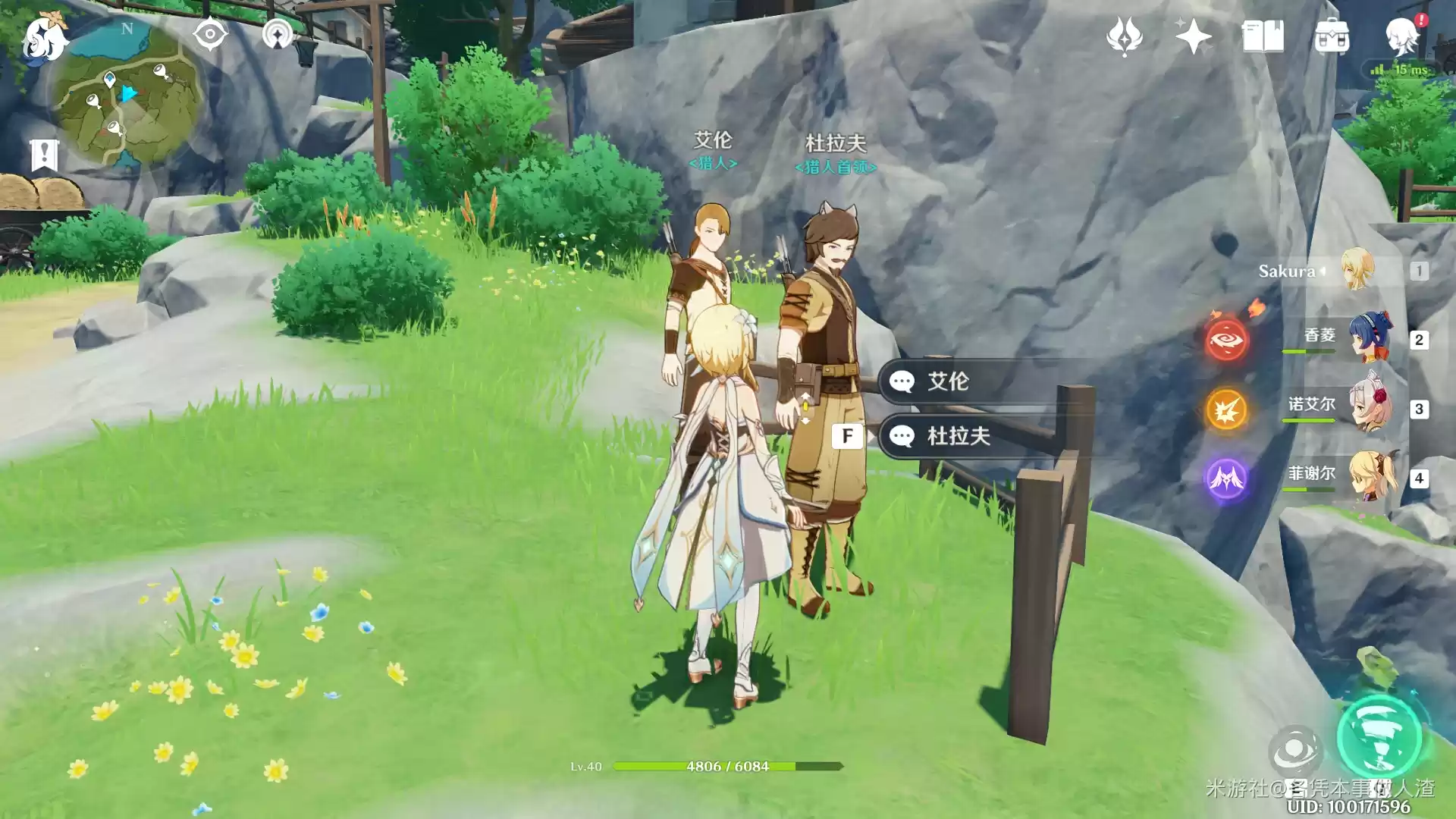Image resolution: width=1456 pixels, height=819 pixels.
Task: Activate the green Anemo elemental skill
Action: point(1379,737)
